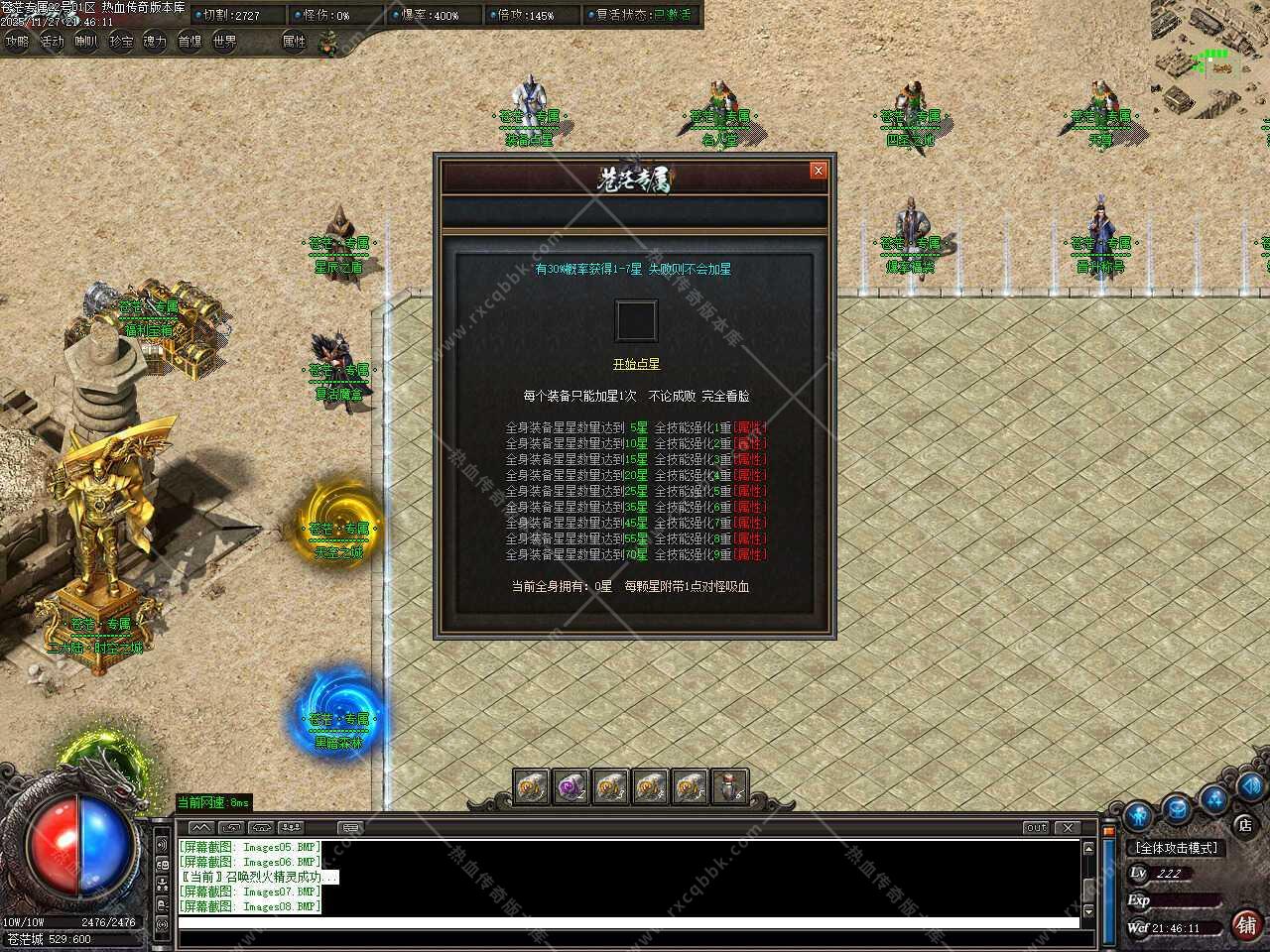Close the 苍茫专属 star dialog

(819, 171)
